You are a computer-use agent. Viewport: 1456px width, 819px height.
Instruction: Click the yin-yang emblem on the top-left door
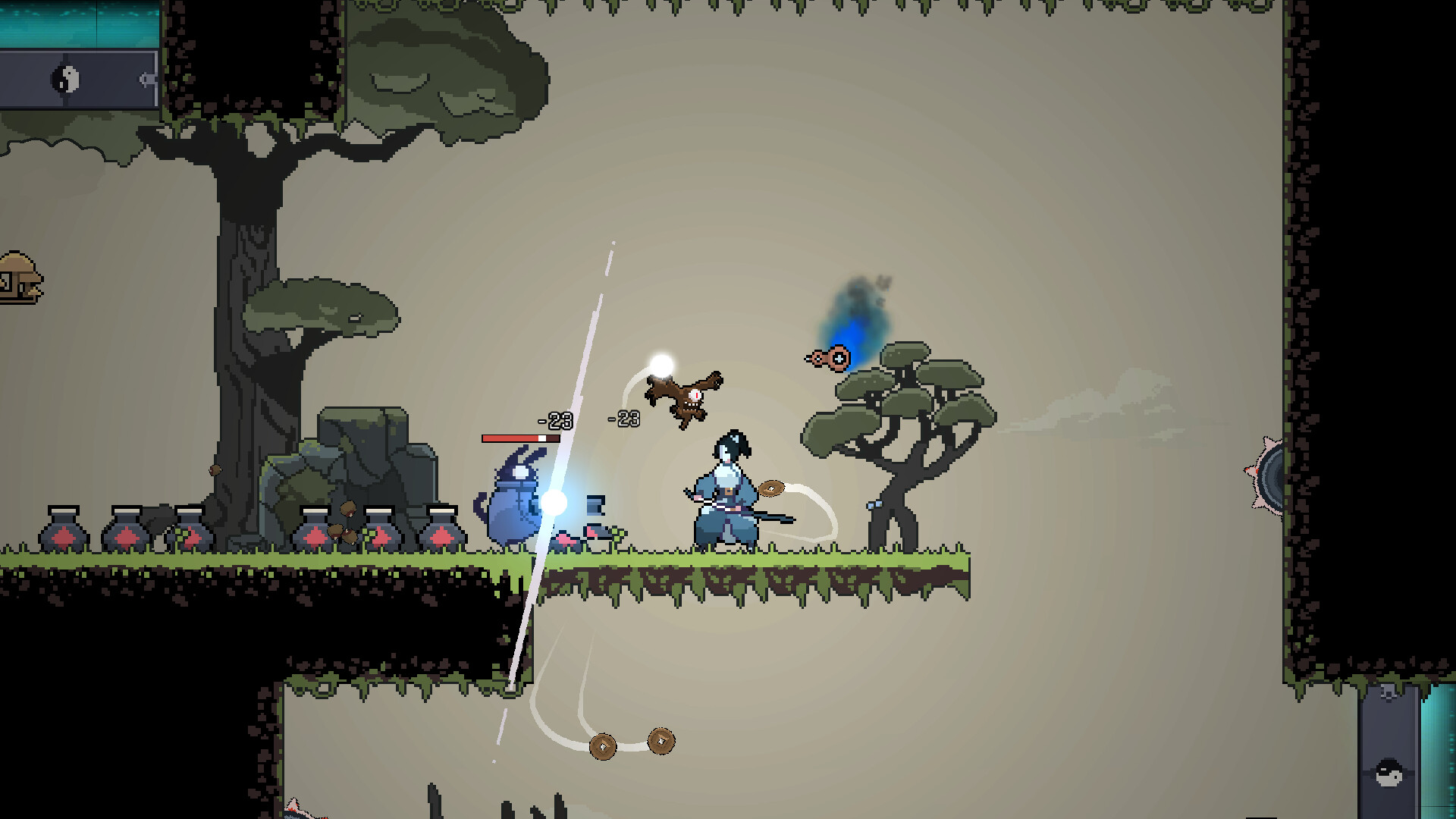point(65,77)
